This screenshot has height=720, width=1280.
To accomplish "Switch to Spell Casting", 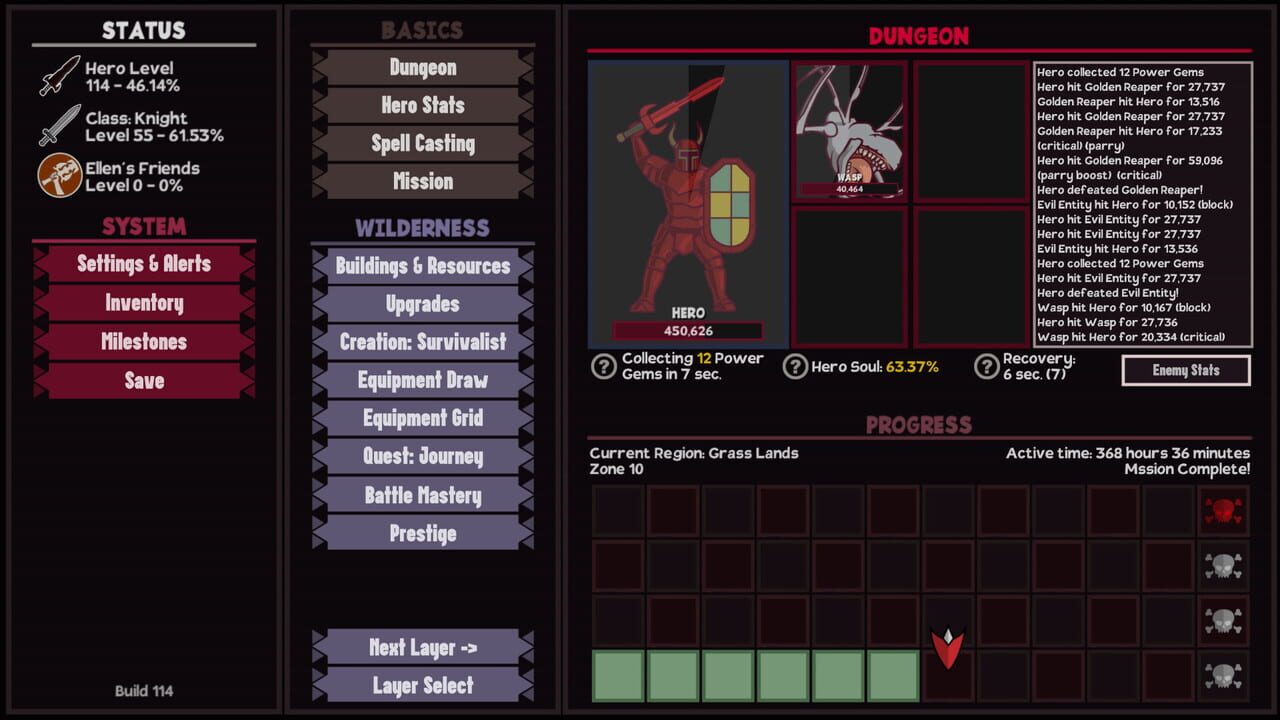I will pyautogui.click(x=421, y=143).
